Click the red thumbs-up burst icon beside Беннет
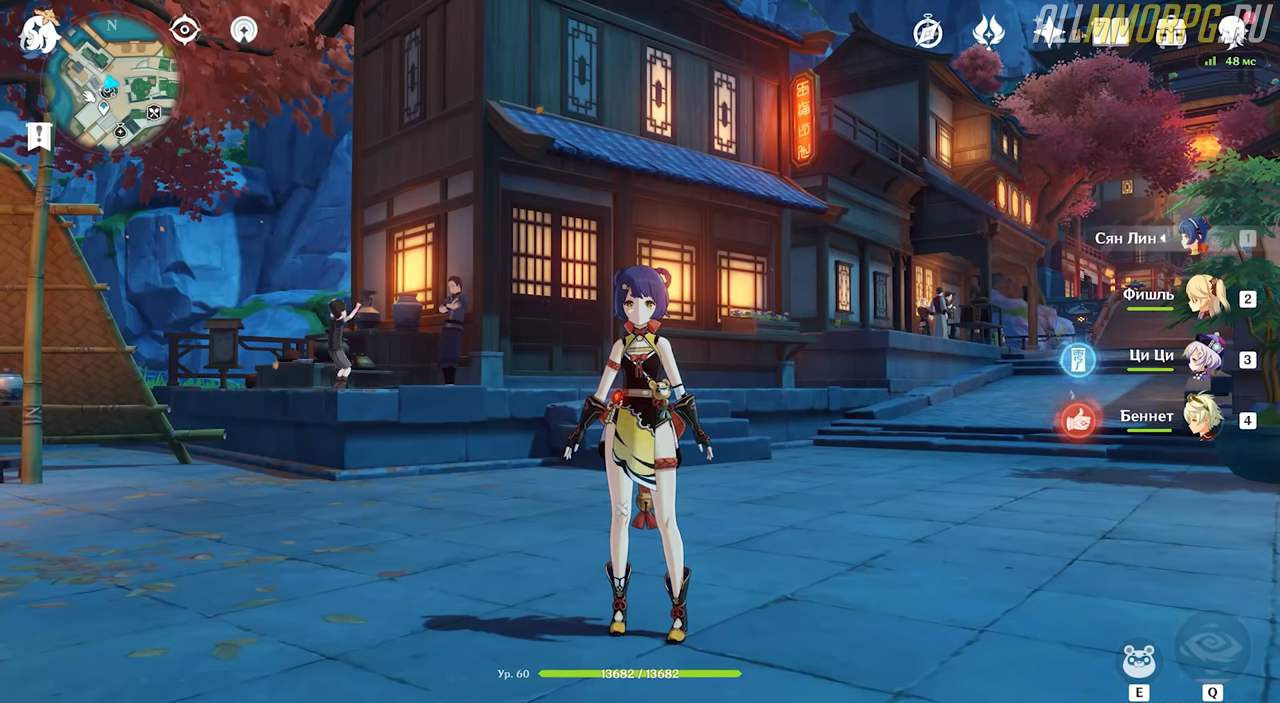 (x=1078, y=420)
